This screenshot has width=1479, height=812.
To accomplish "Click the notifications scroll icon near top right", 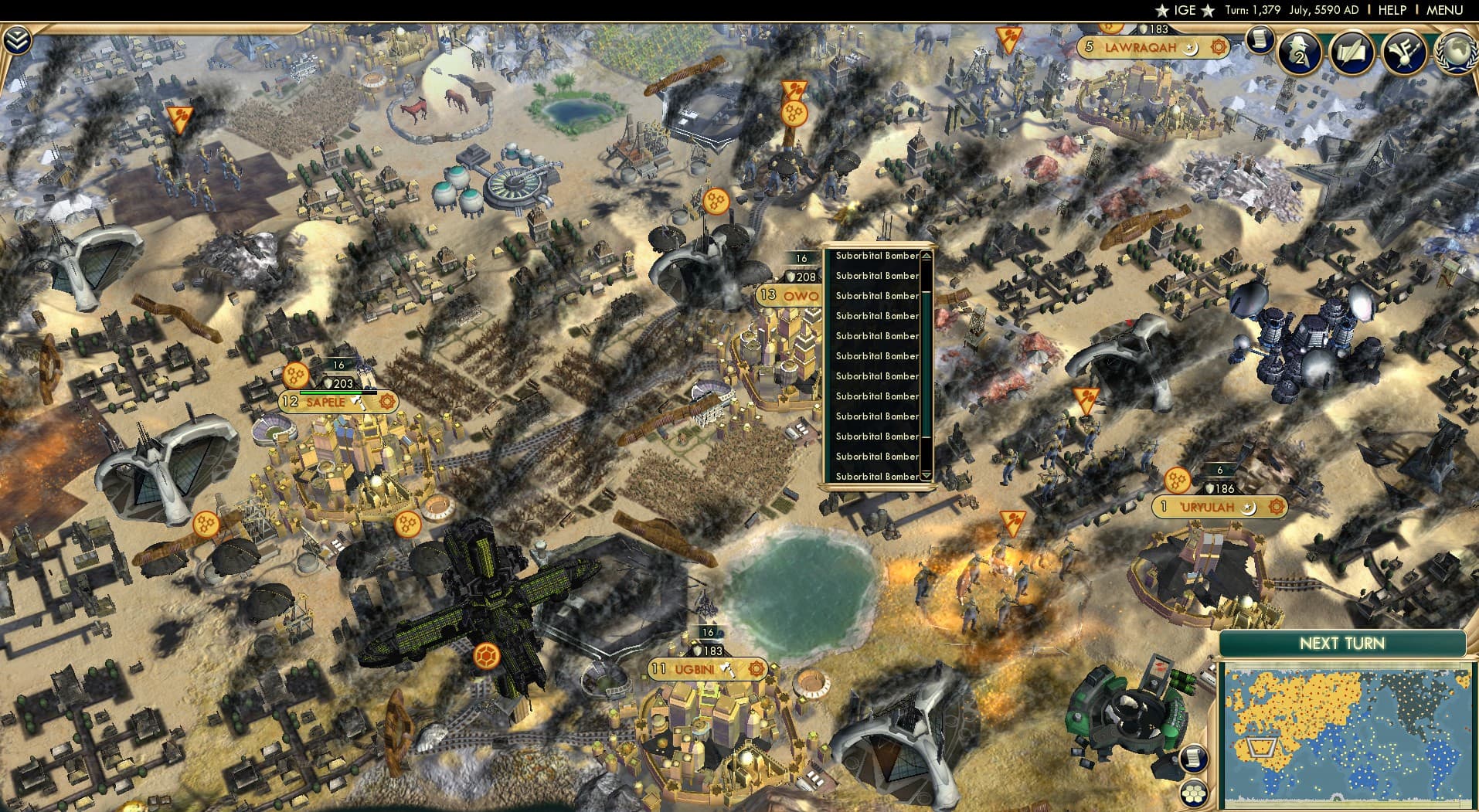I will coord(1260,49).
